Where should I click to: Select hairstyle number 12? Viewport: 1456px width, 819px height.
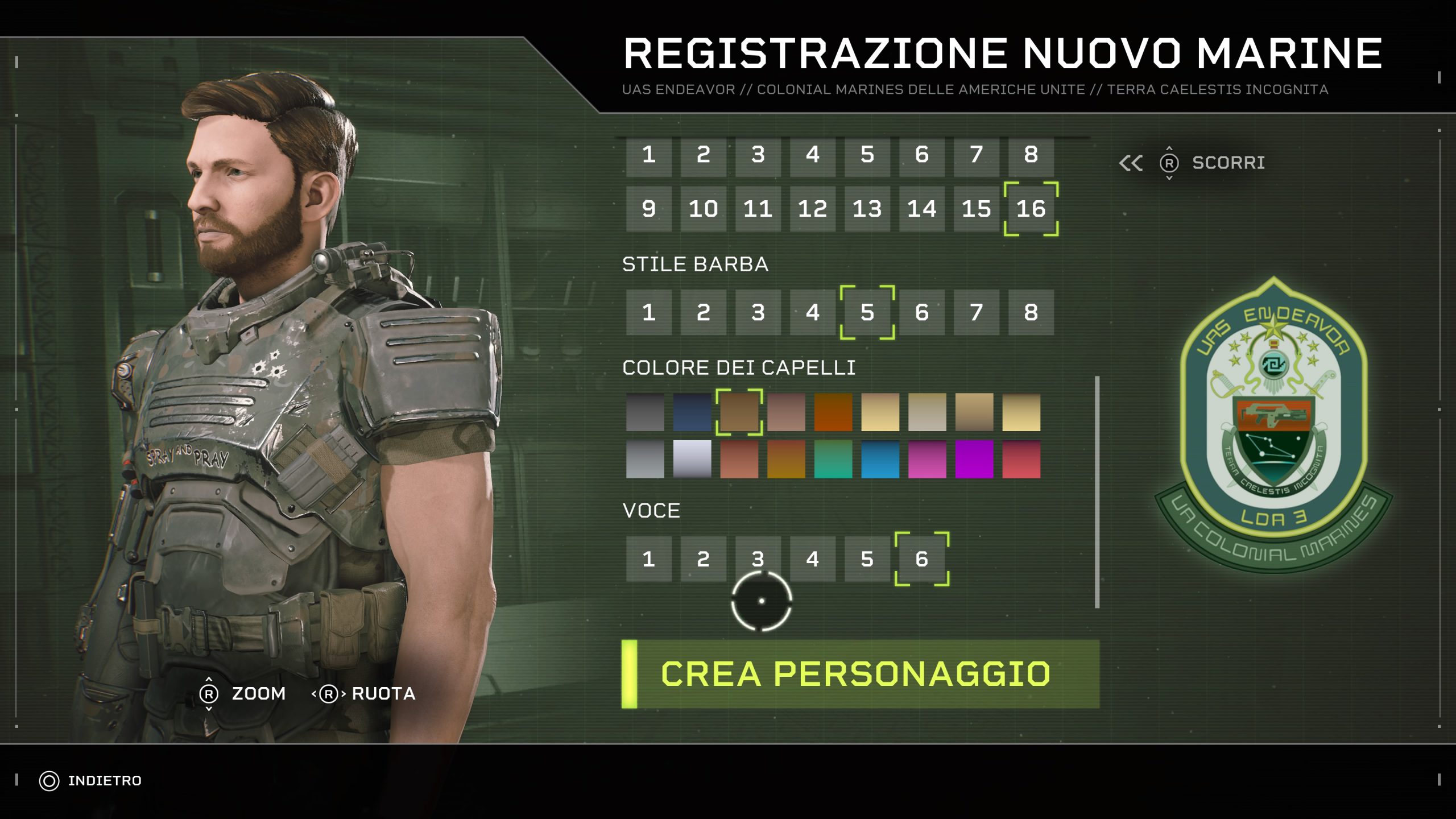[812, 209]
